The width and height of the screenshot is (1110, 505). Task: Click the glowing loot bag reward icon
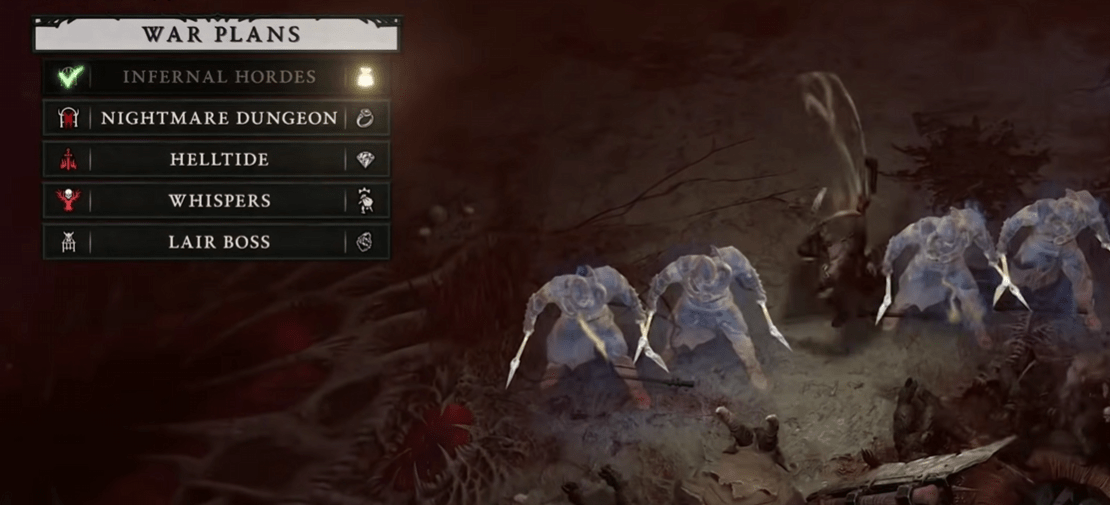pyautogui.click(x=365, y=77)
